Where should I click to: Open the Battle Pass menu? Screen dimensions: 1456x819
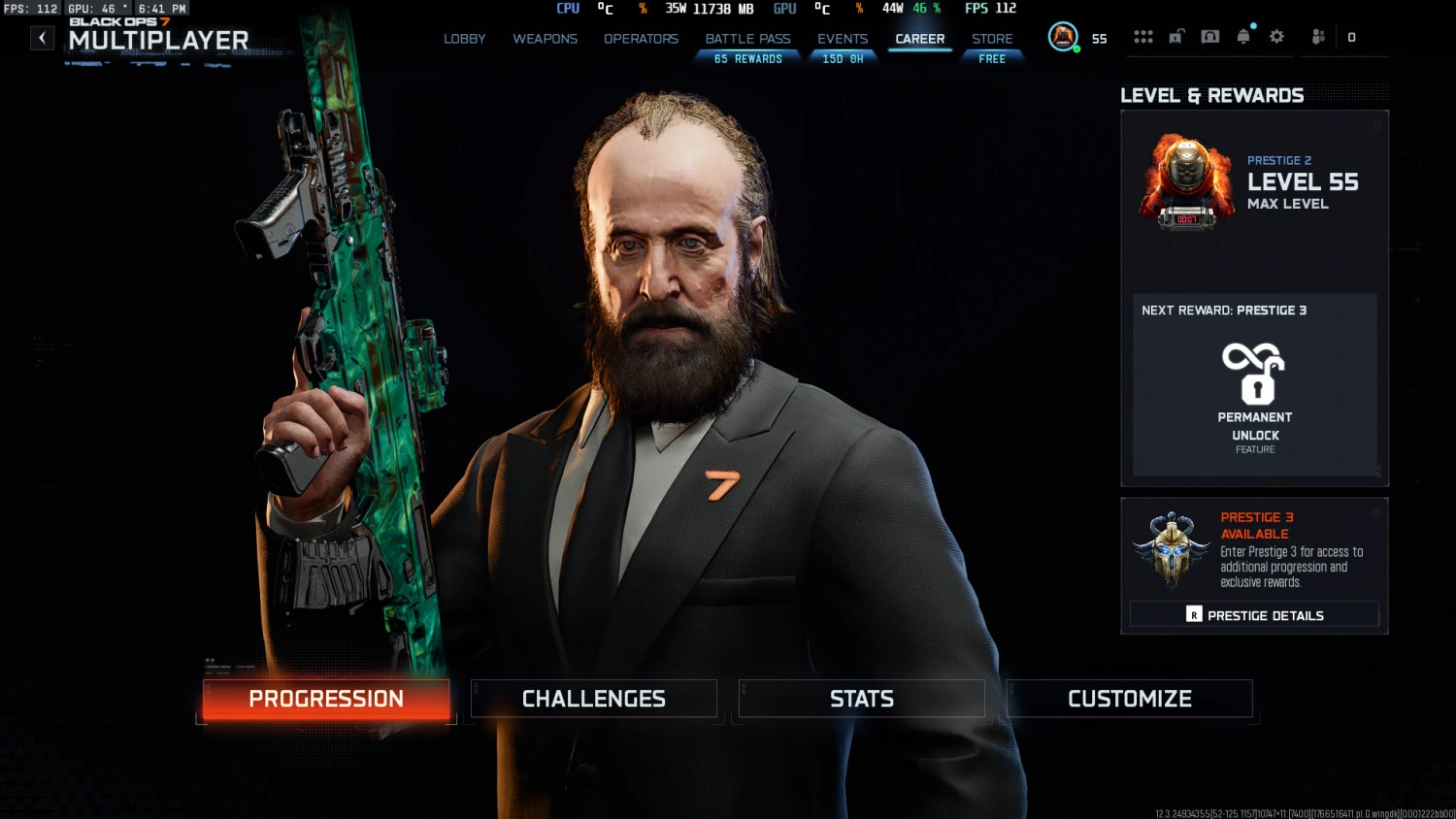click(x=746, y=39)
